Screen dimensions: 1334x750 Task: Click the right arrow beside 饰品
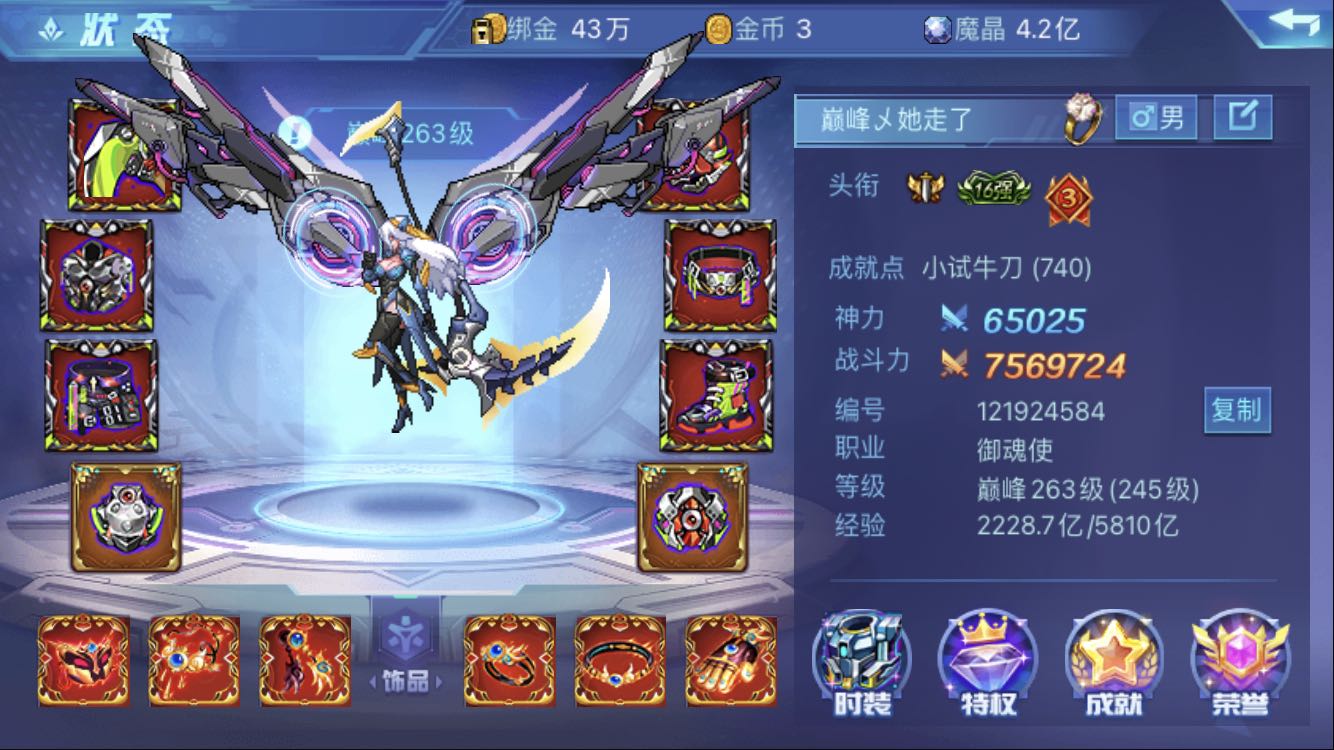coord(438,681)
